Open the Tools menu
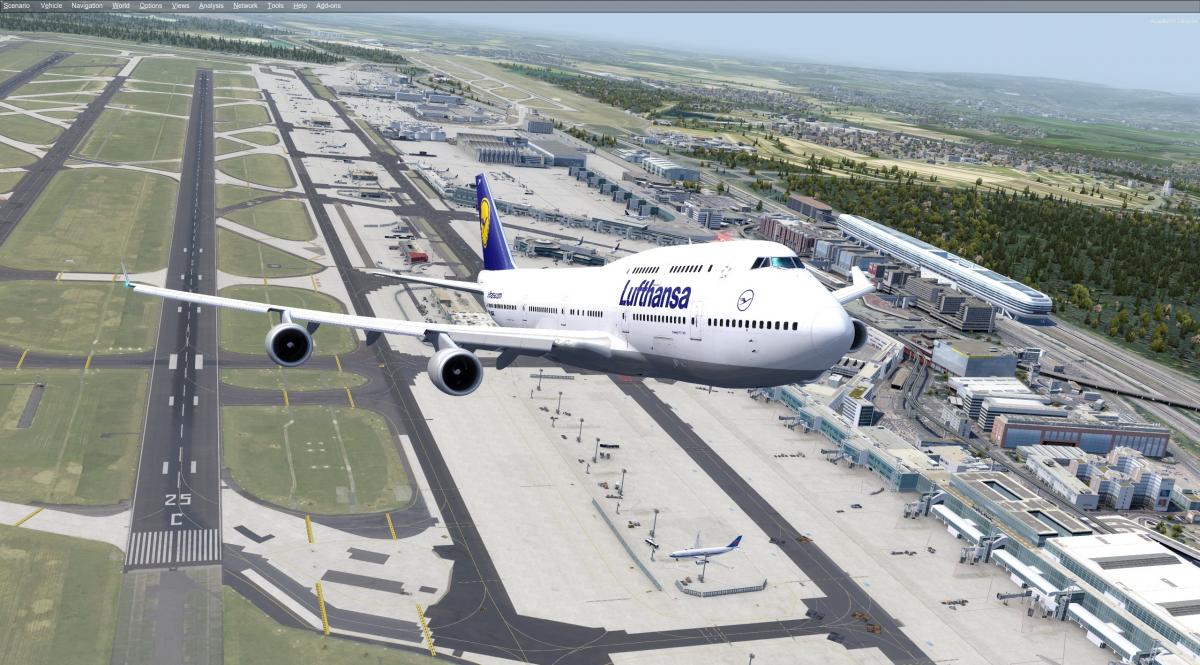The width and height of the screenshot is (1200, 665). tap(276, 6)
